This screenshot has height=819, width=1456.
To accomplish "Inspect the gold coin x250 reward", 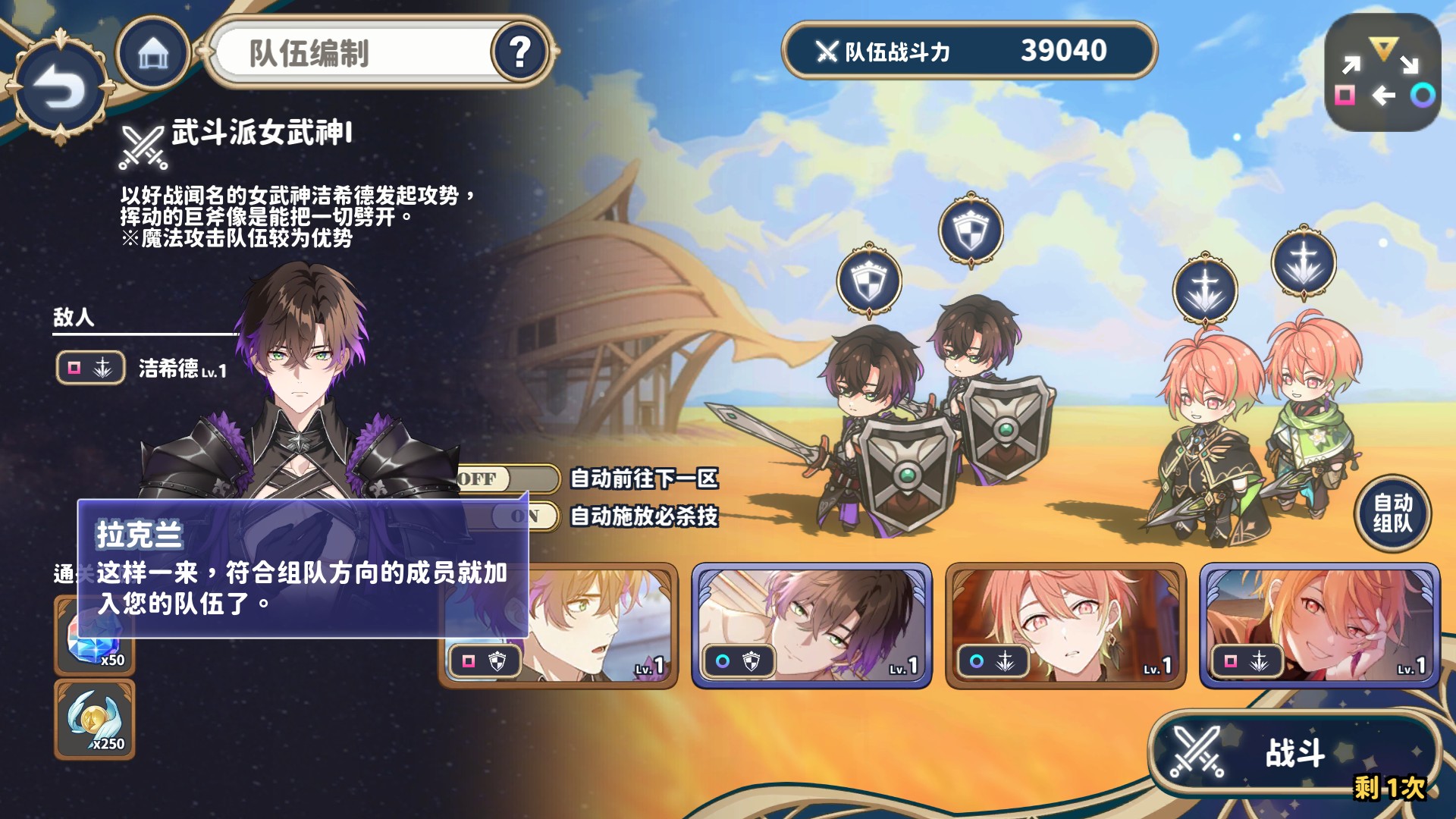I will coord(95,720).
